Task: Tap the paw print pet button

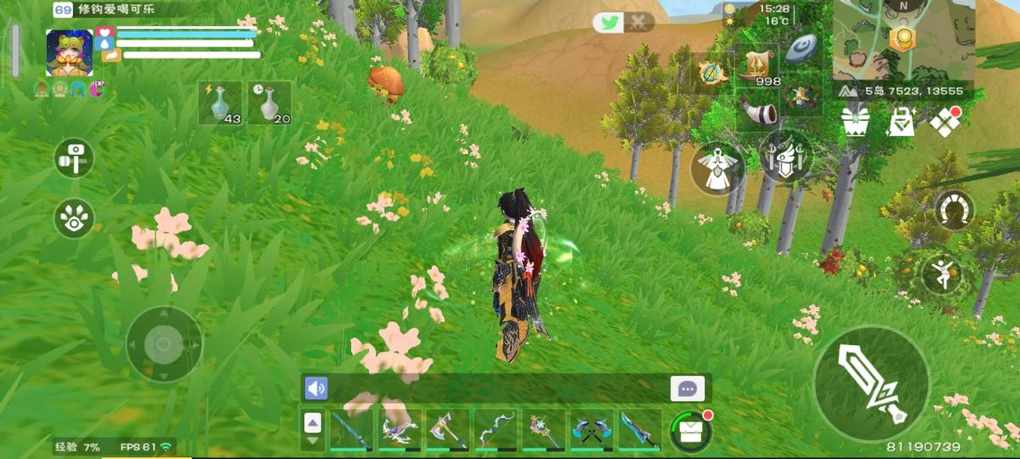Action: click(74, 217)
